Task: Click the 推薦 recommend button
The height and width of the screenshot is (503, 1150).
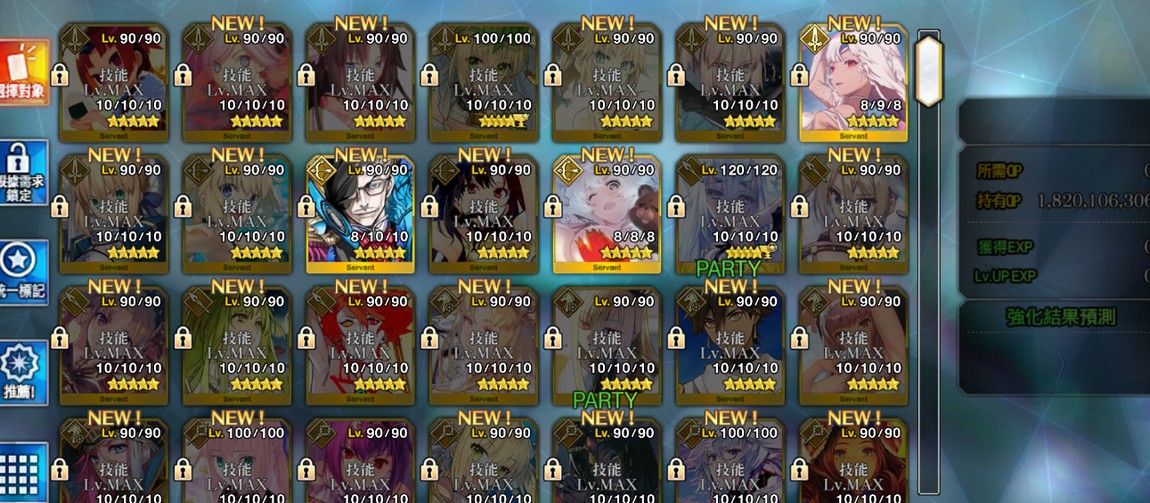Action: [x=22, y=372]
